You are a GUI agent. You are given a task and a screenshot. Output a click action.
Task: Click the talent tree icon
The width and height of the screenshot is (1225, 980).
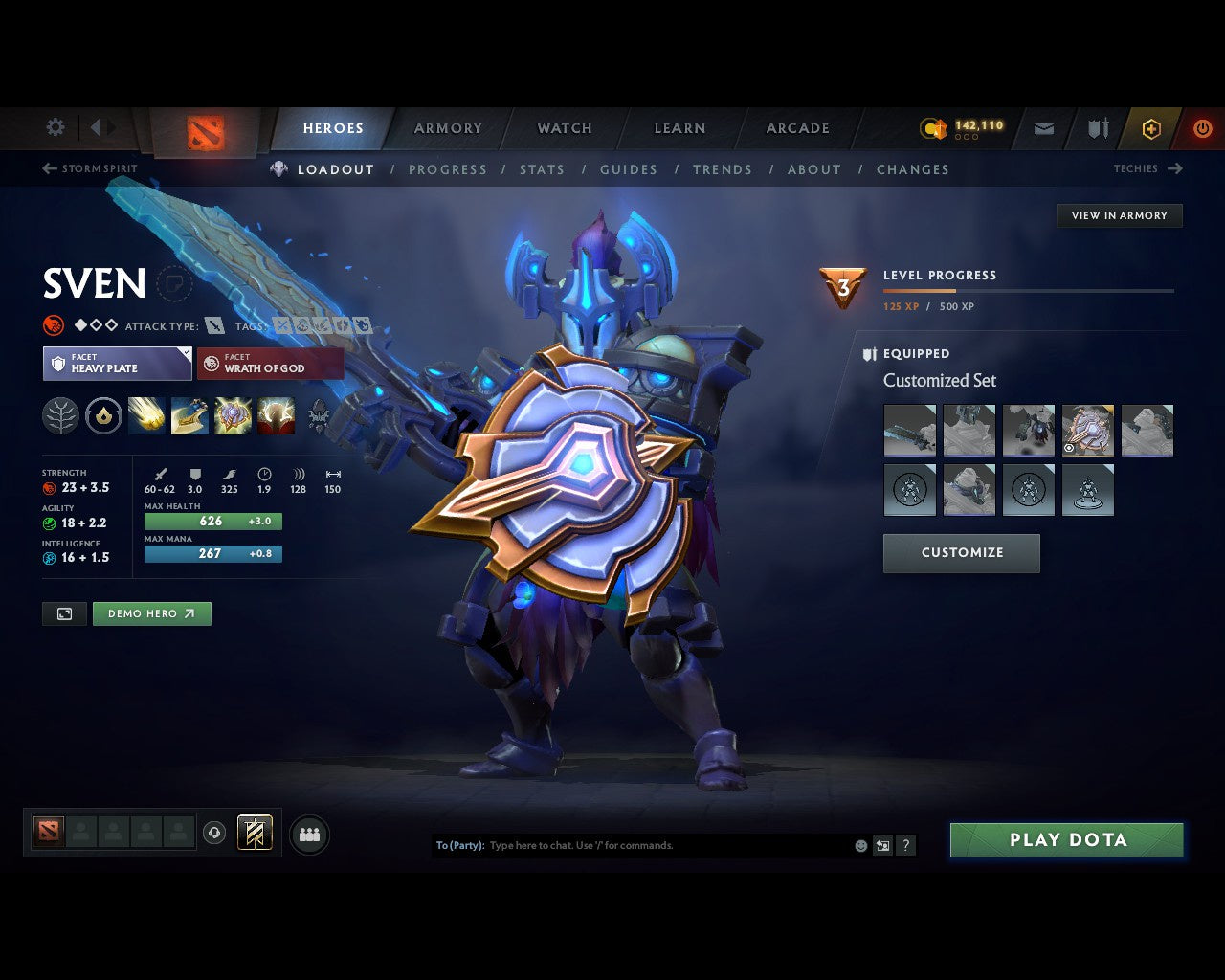pos(60,415)
